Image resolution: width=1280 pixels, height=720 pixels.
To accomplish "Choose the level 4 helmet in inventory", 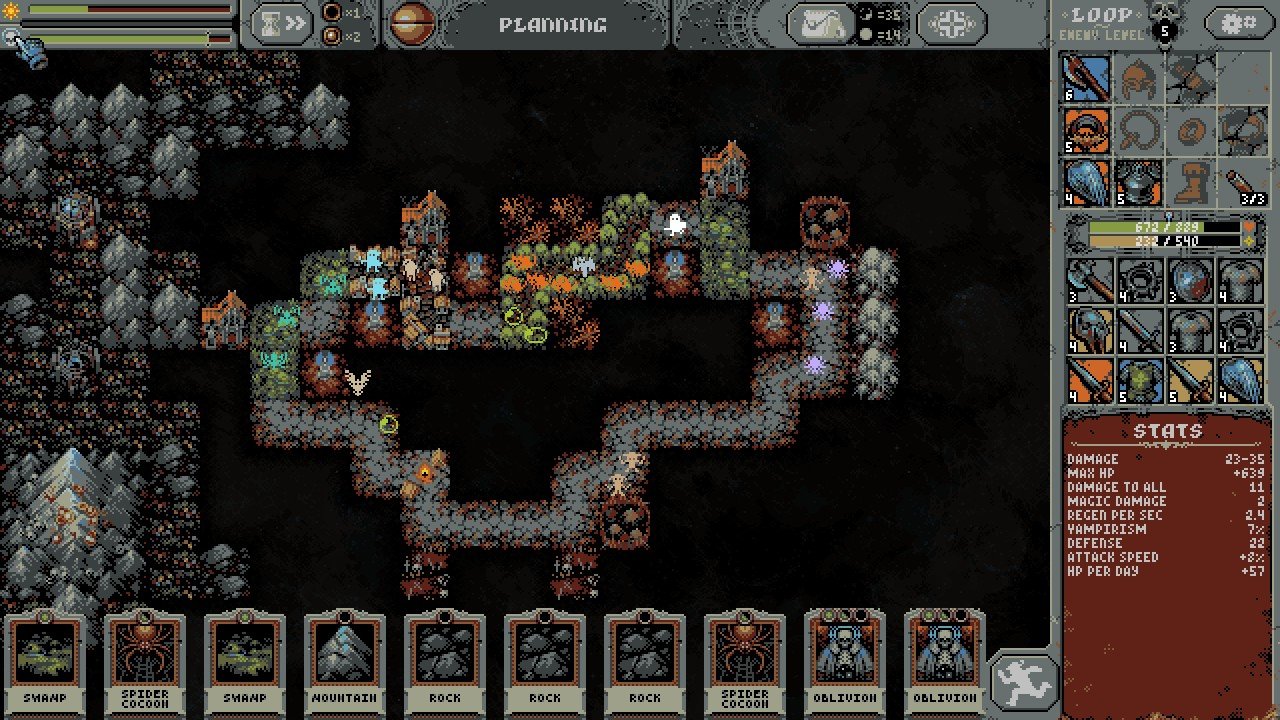I will pos(1089,331).
